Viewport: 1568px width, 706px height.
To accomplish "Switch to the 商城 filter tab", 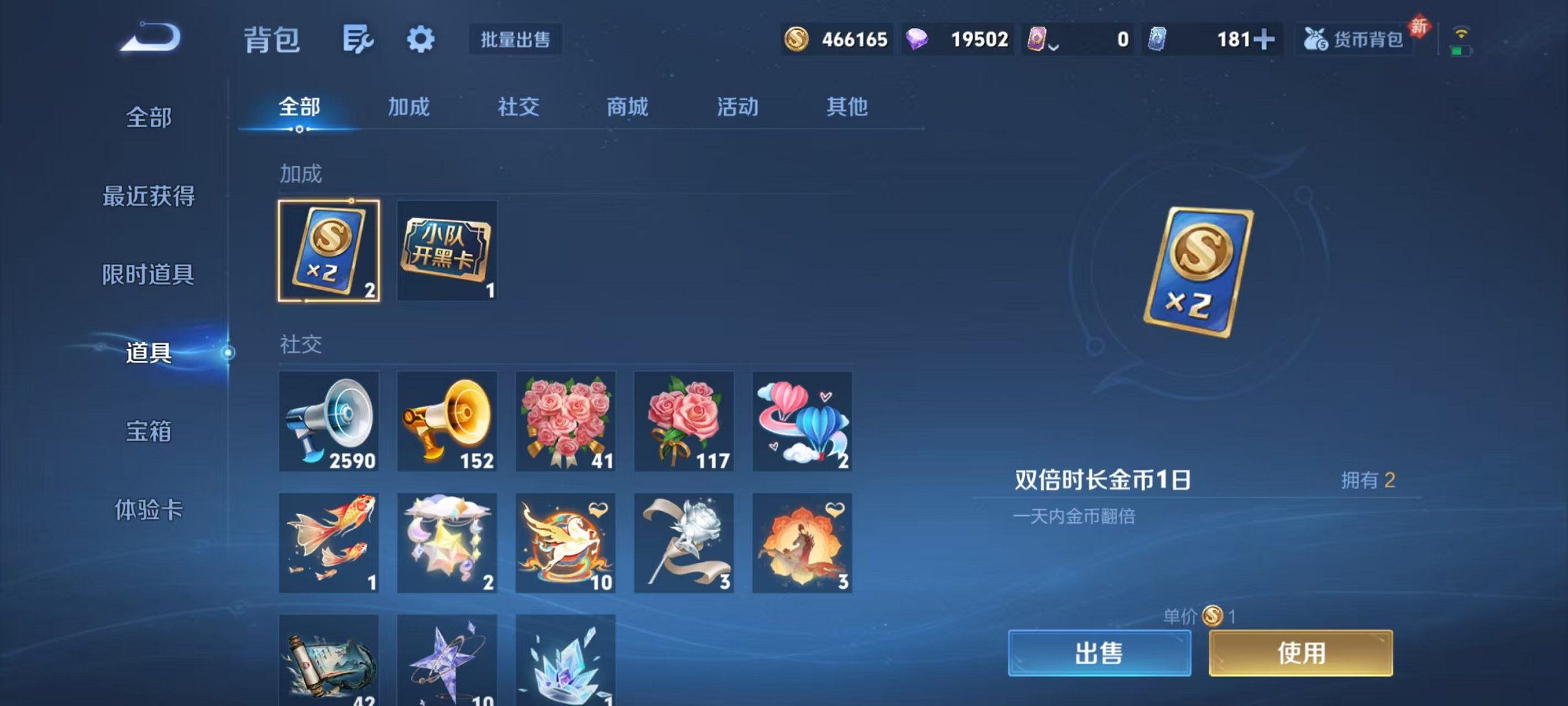I will 626,107.
